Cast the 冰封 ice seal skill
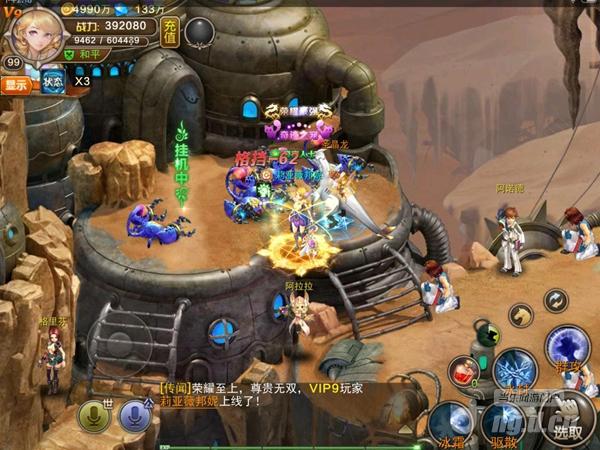 tap(516, 370)
